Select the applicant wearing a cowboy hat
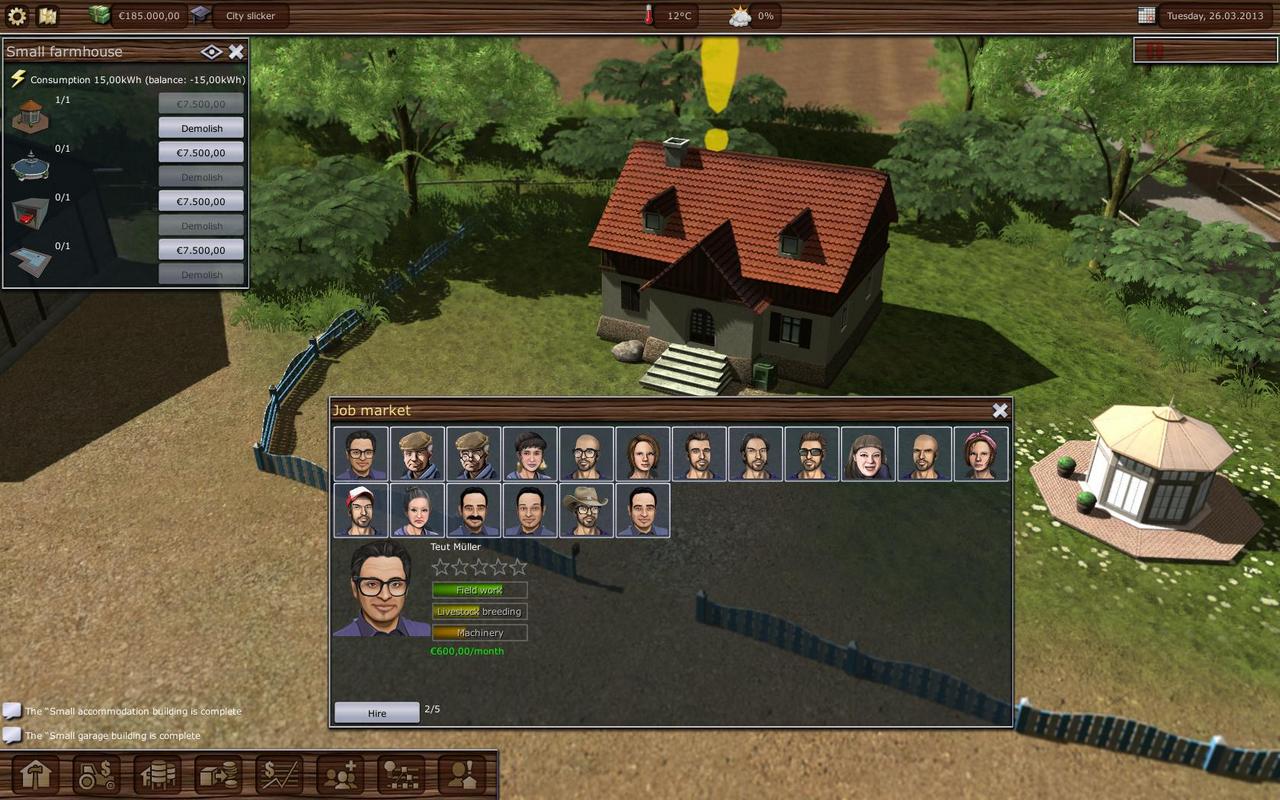The width and height of the screenshot is (1280, 800). pos(586,510)
